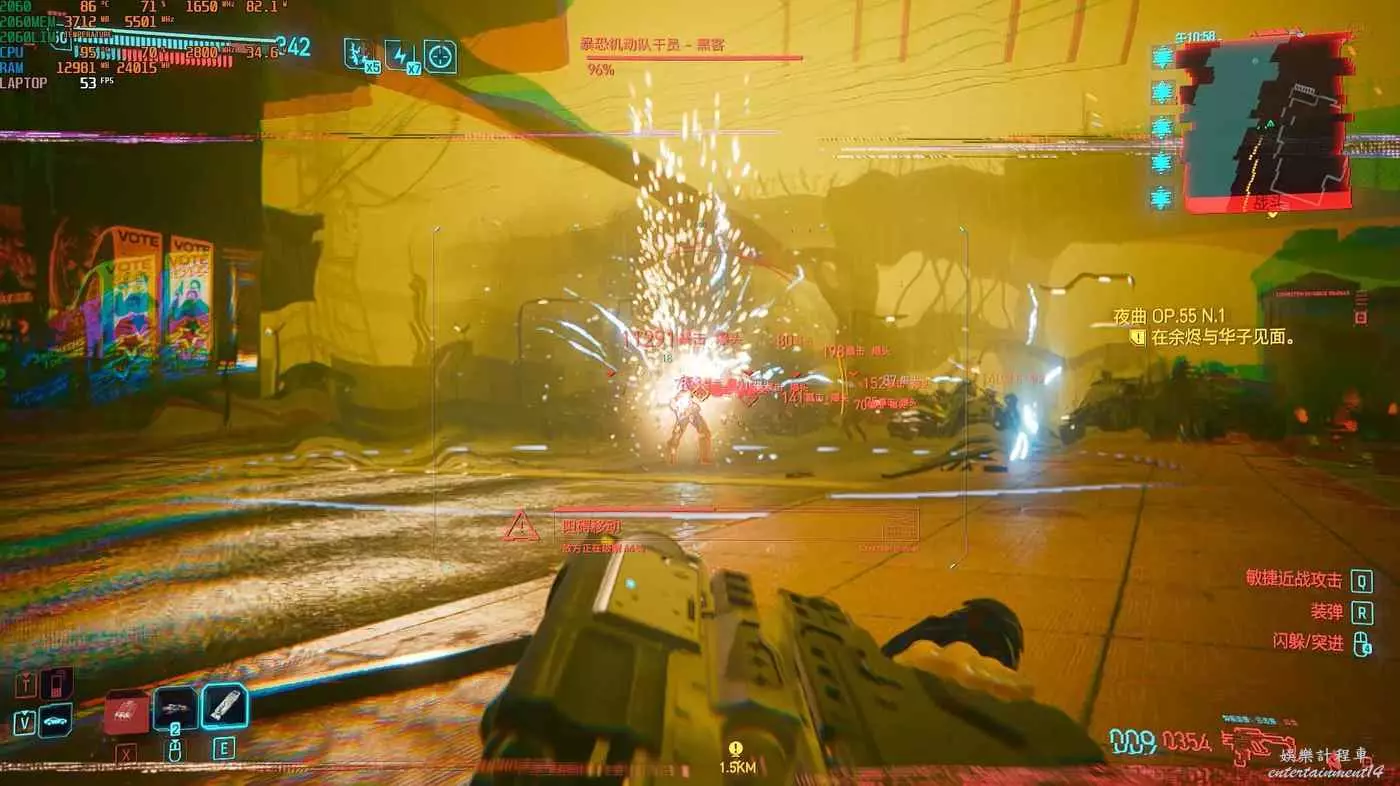Viewport: 1400px width, 786px height.
Task: Activate the red cyberware ability slot
Action: click(x=127, y=712)
